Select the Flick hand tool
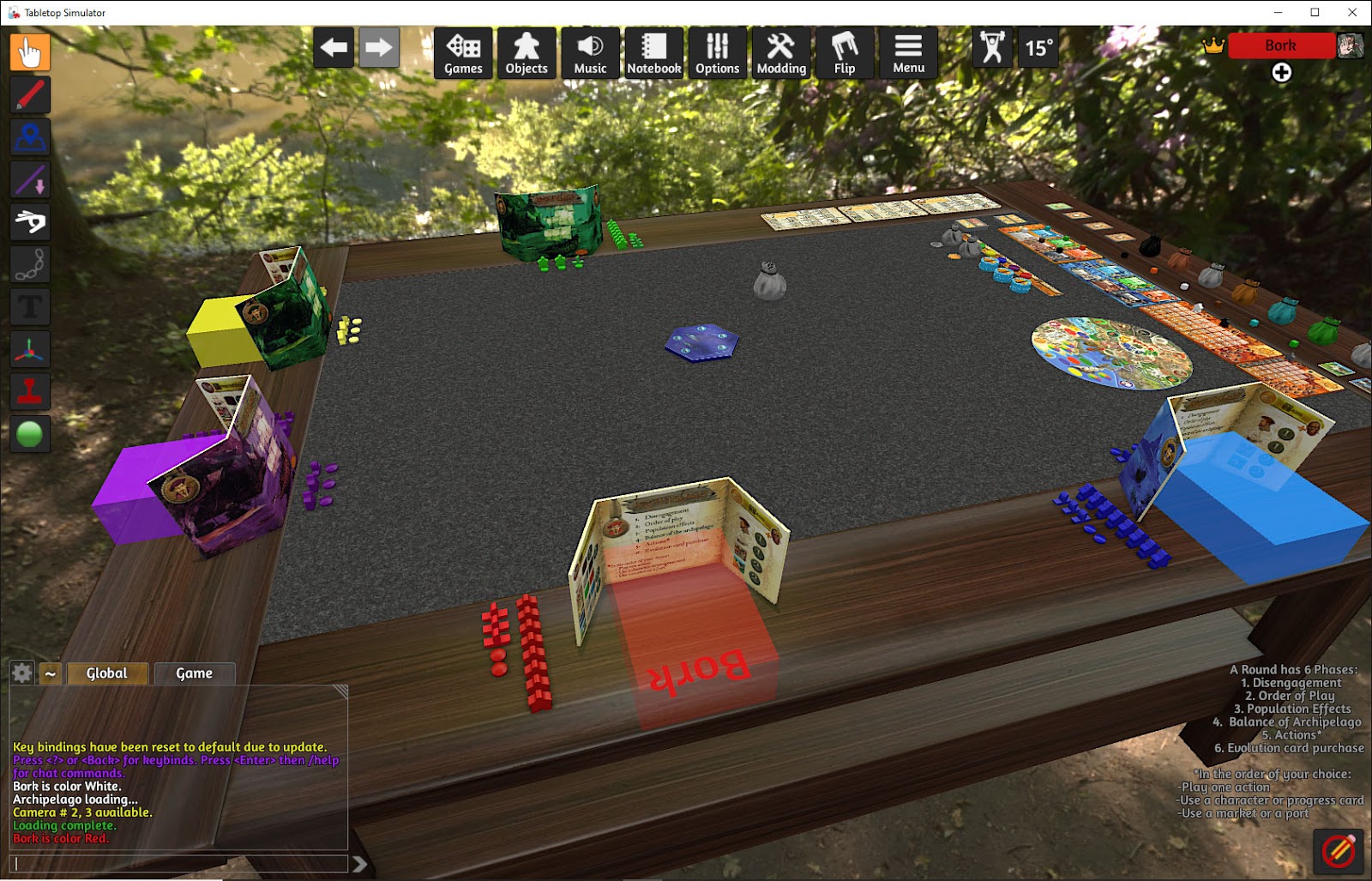1372x881 pixels. pyautogui.click(x=29, y=221)
